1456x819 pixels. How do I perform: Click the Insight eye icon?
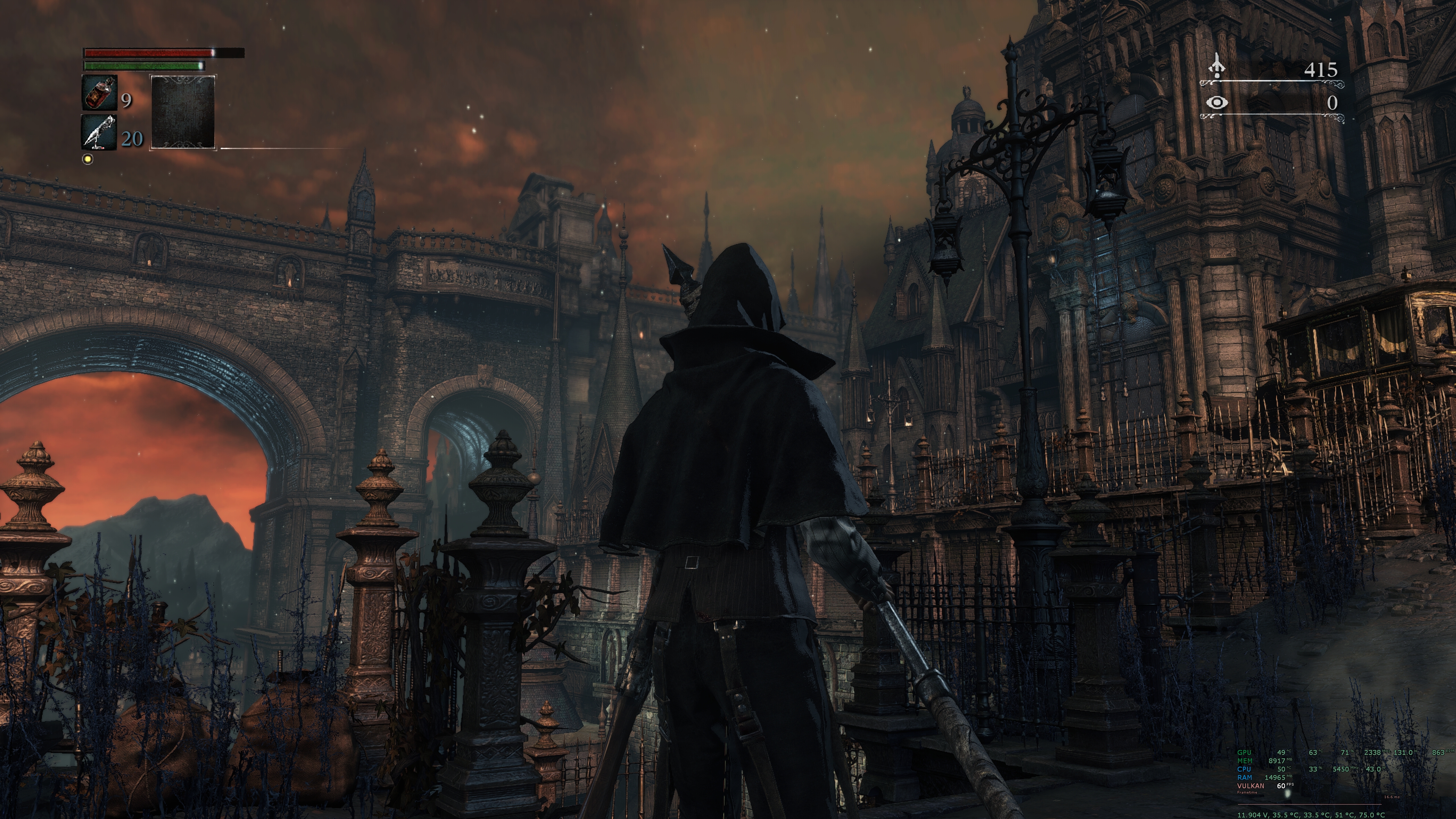[1216, 103]
